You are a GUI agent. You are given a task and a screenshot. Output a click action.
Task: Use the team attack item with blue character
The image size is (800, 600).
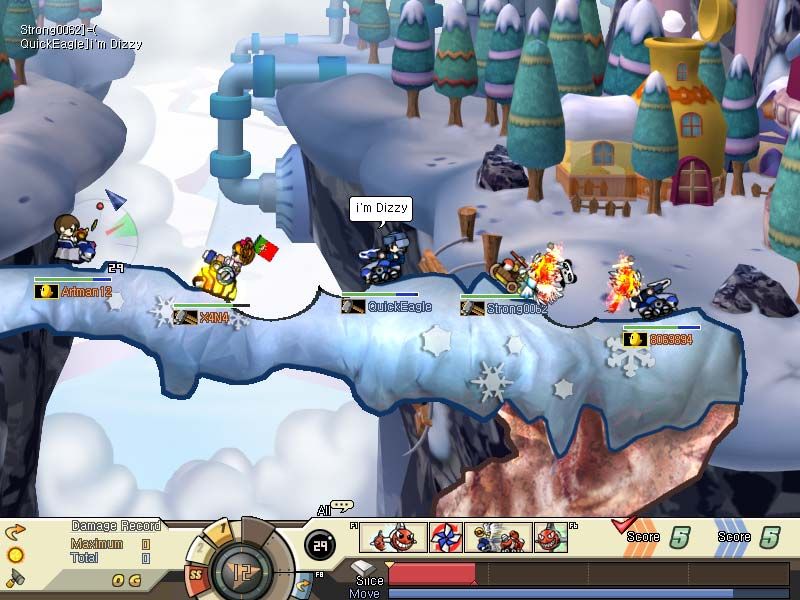(497, 538)
